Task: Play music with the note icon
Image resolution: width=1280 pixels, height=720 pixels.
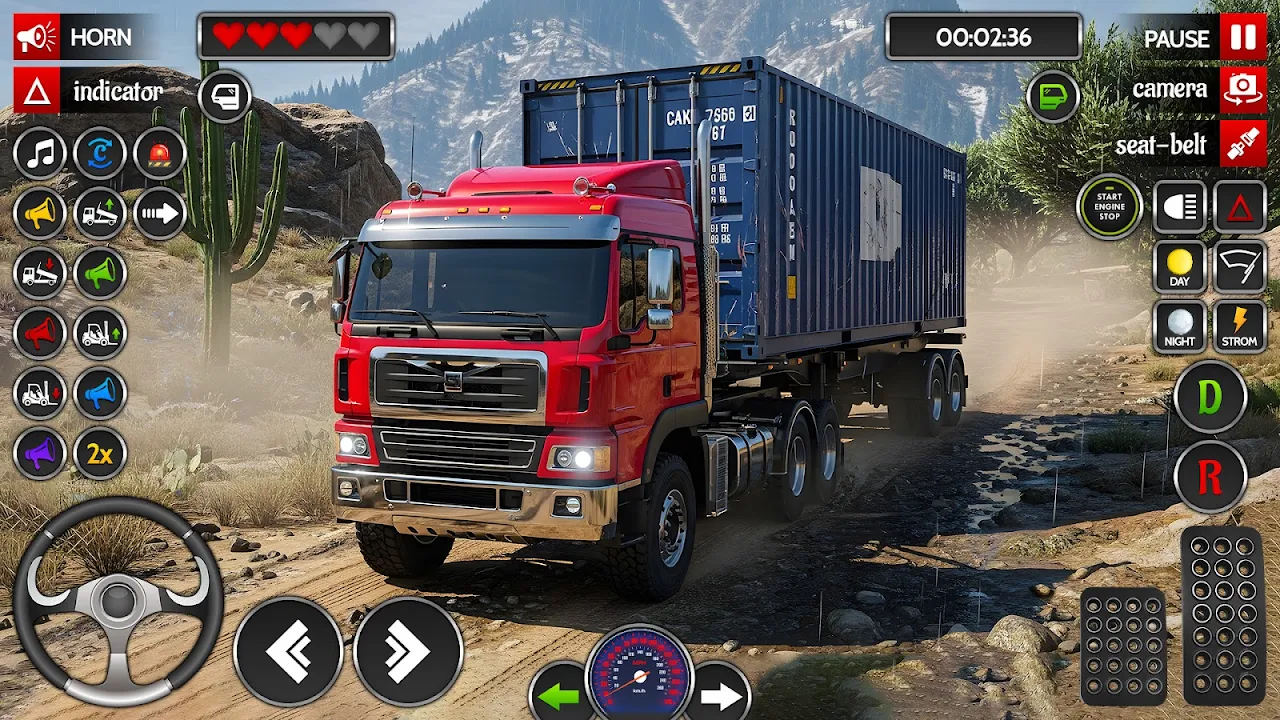Action: click(40, 154)
